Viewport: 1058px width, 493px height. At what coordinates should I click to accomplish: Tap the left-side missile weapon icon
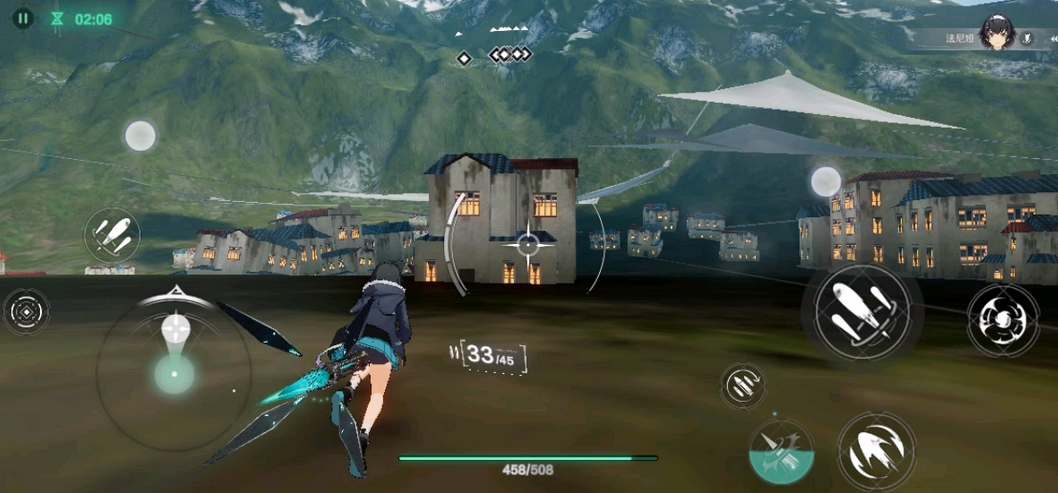click(x=112, y=236)
